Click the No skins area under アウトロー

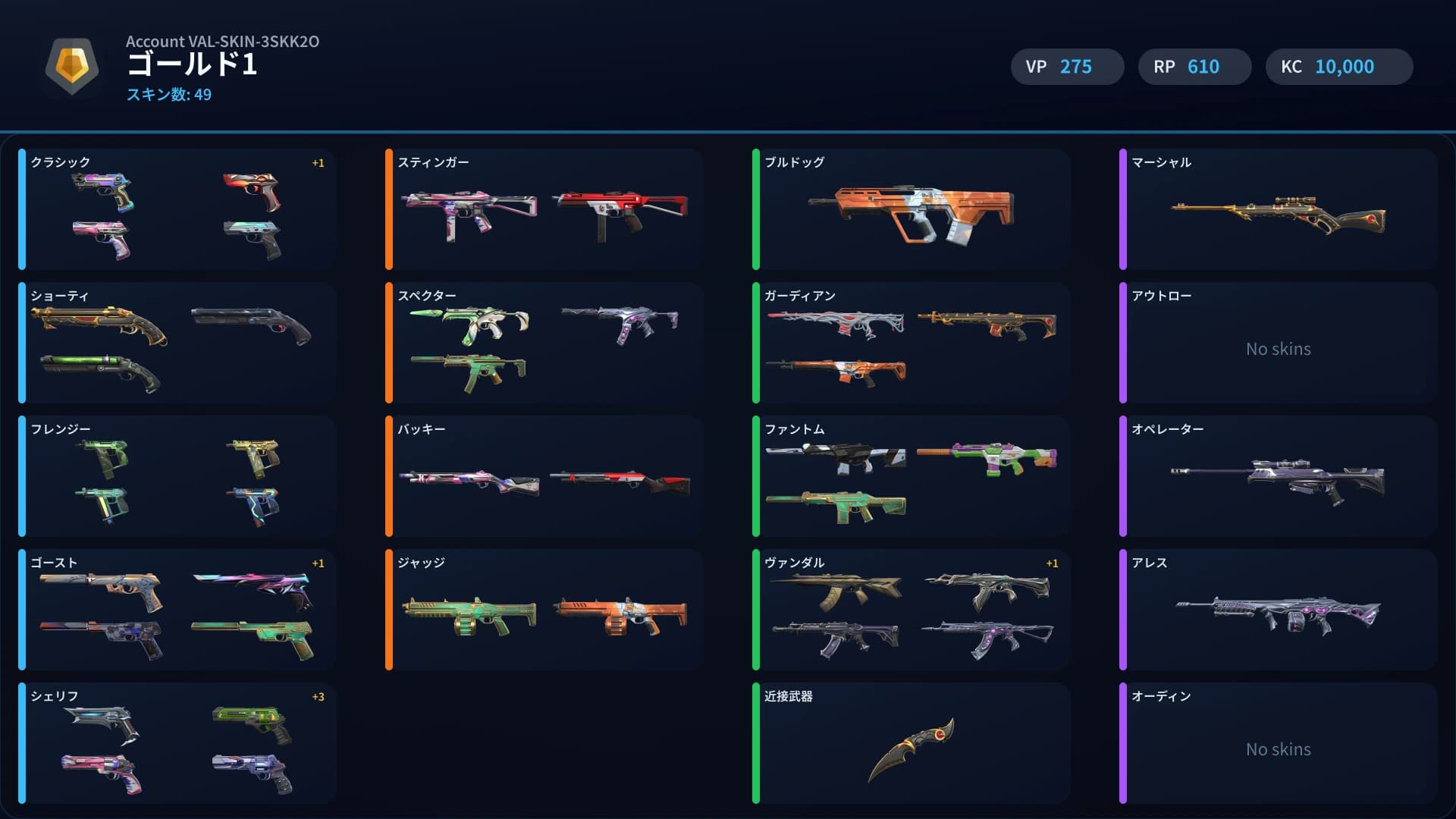tap(1277, 349)
